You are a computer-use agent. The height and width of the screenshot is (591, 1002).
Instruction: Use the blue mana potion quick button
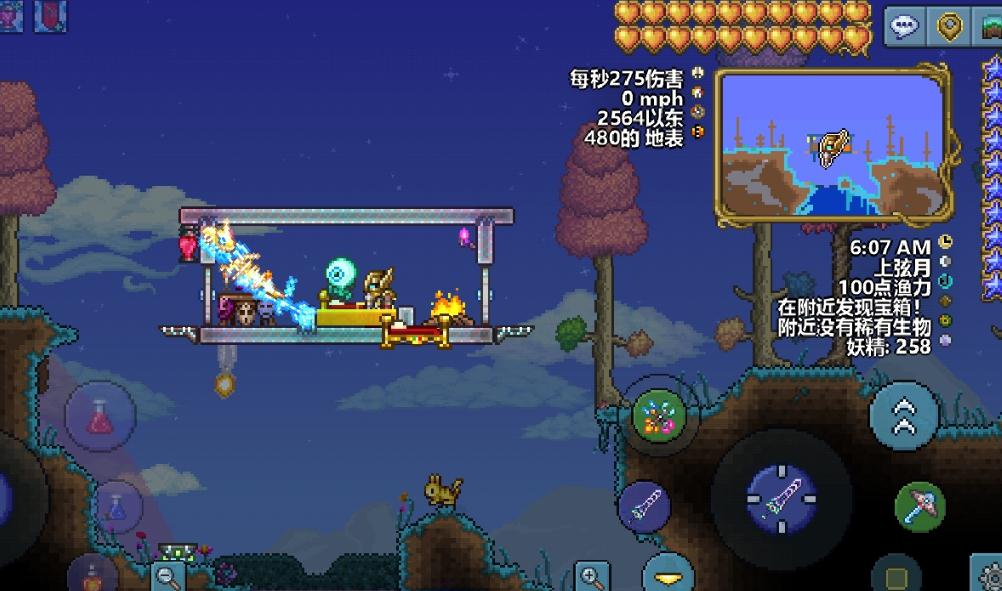(x=118, y=506)
